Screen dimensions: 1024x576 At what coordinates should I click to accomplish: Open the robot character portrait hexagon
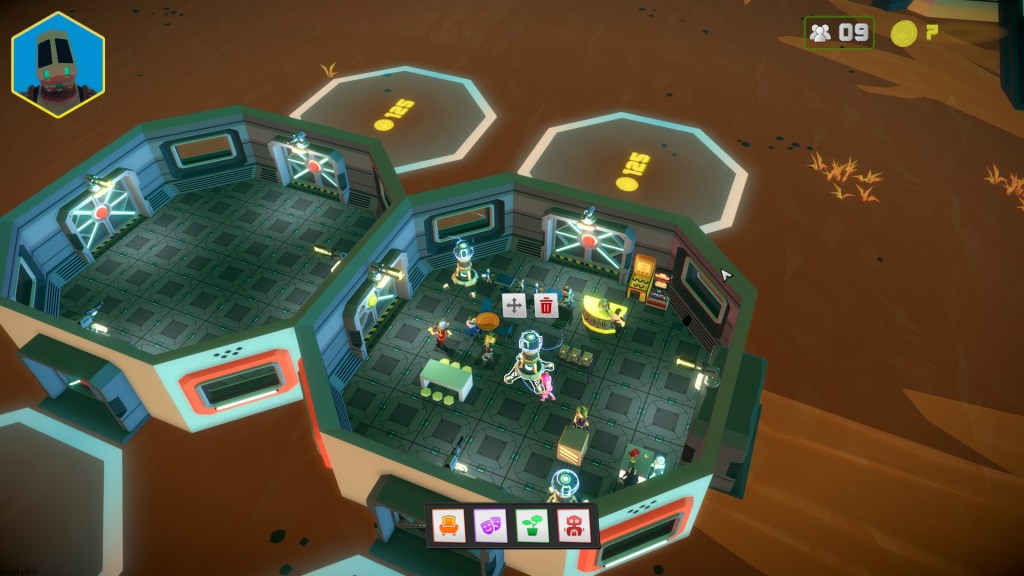point(58,65)
